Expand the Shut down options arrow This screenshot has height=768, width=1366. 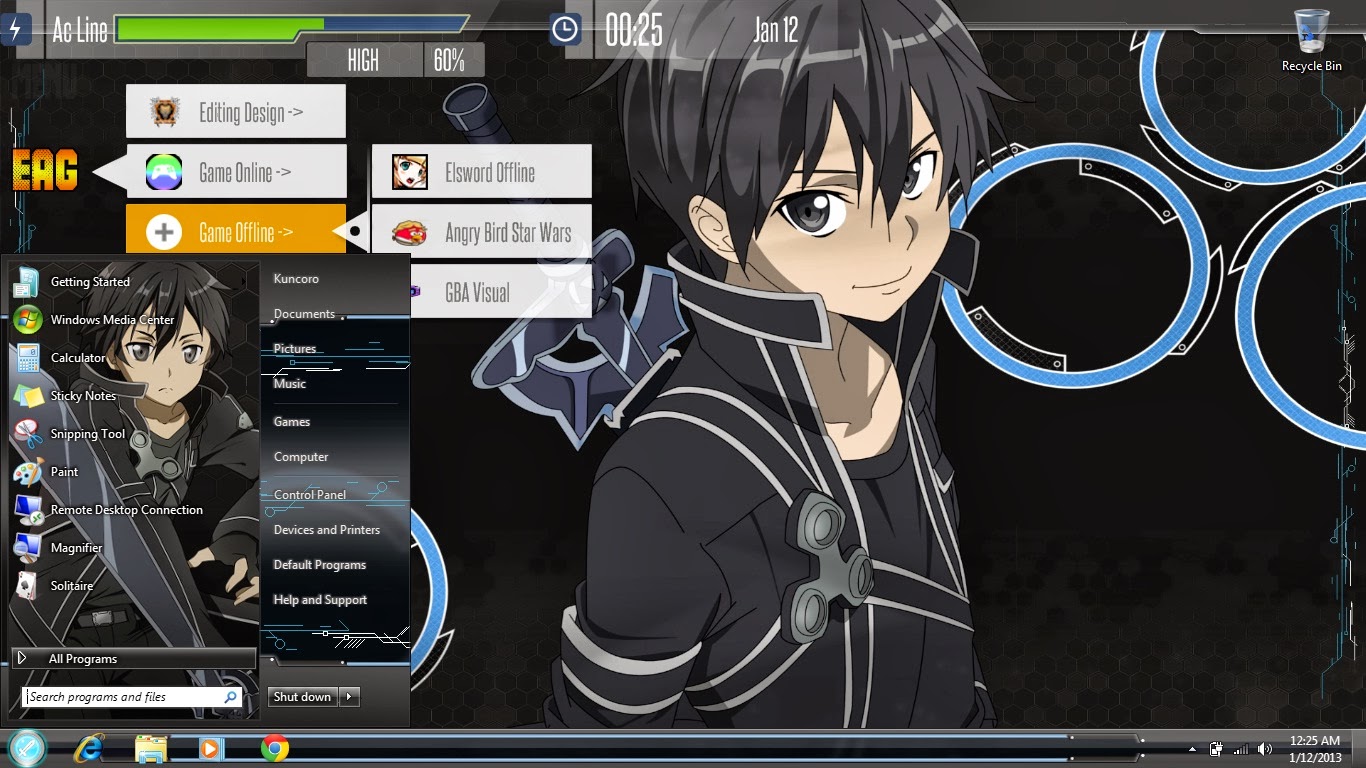pos(349,697)
